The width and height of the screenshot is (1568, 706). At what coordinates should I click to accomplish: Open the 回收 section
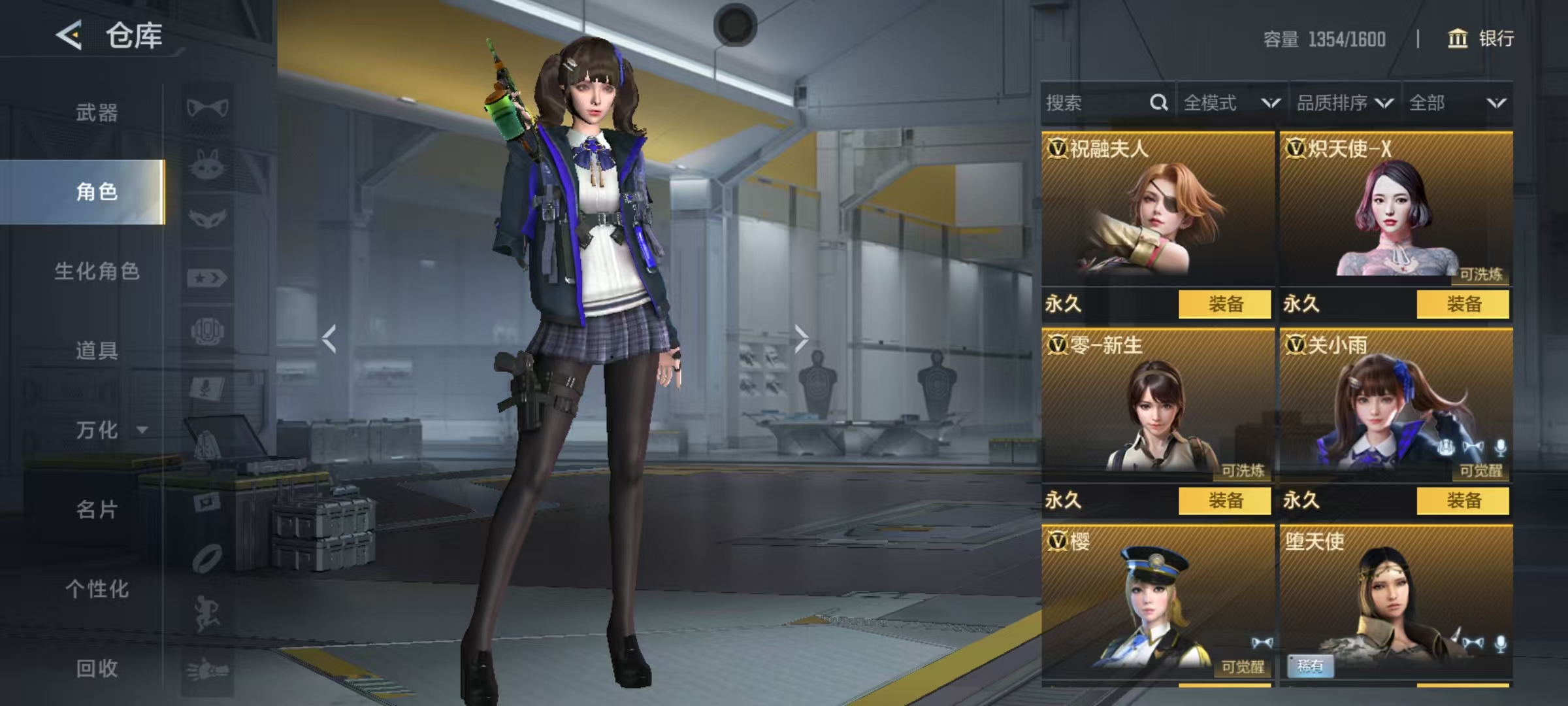pyautogui.click(x=97, y=668)
